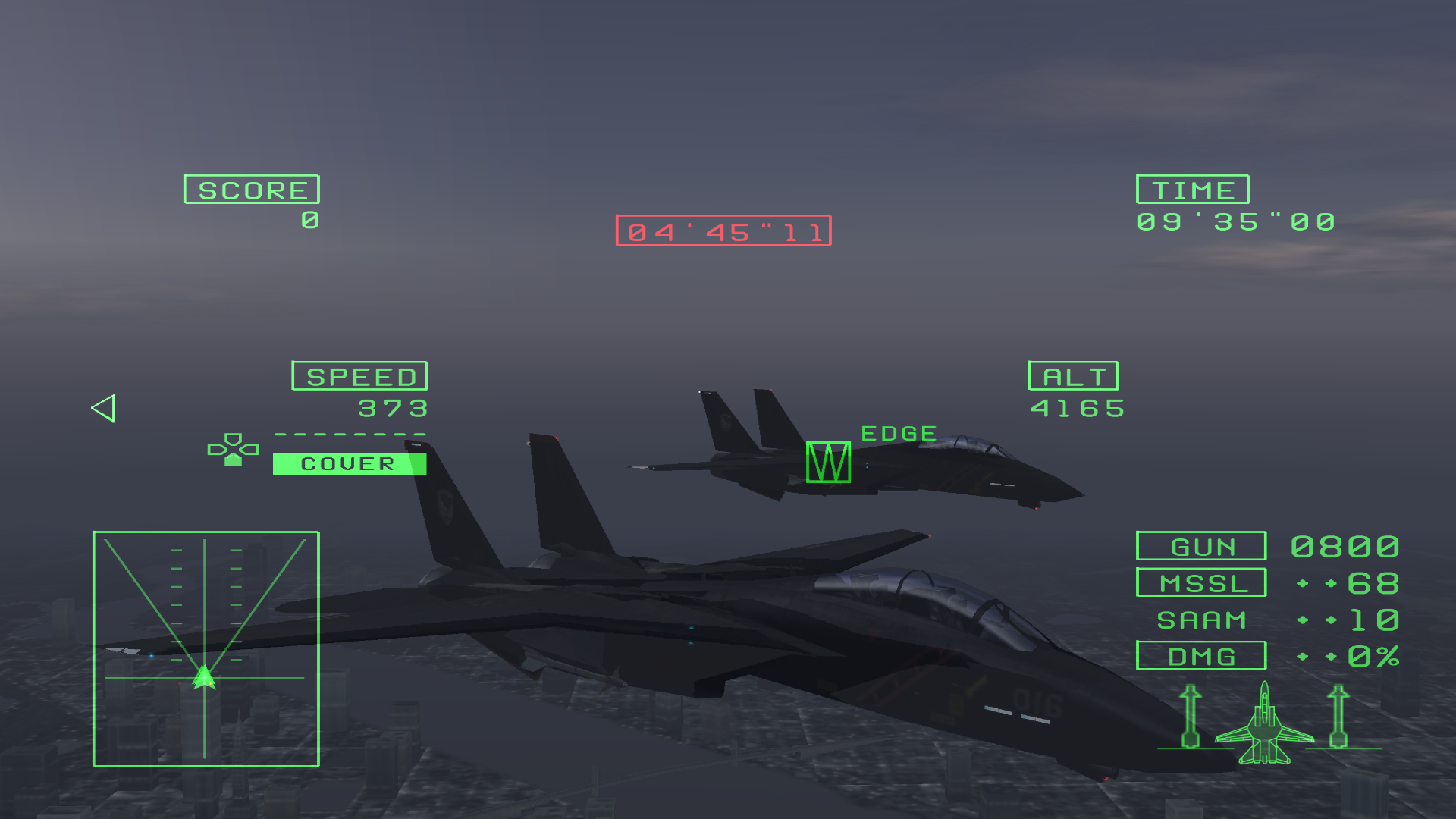
Task: Select the MSSL missile counter icon
Action: (1200, 582)
